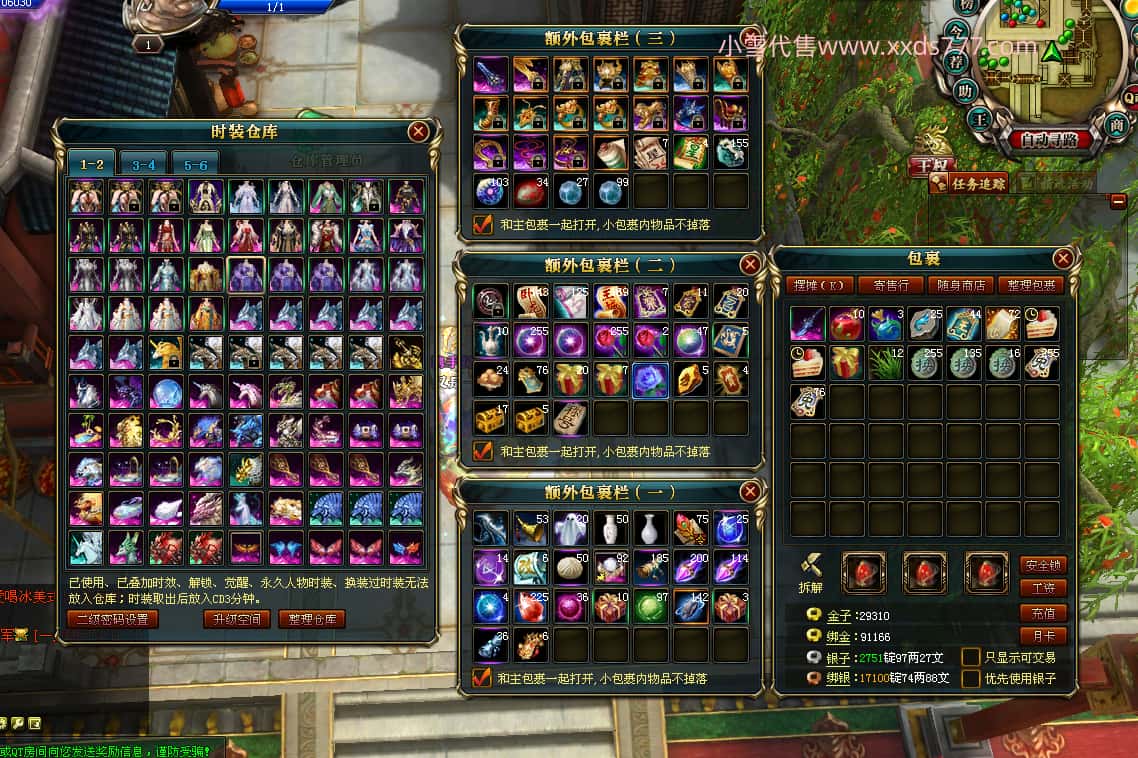The height and width of the screenshot is (758, 1138).
Task: Click the 升级空间 upgrade space button
Action: click(236, 619)
